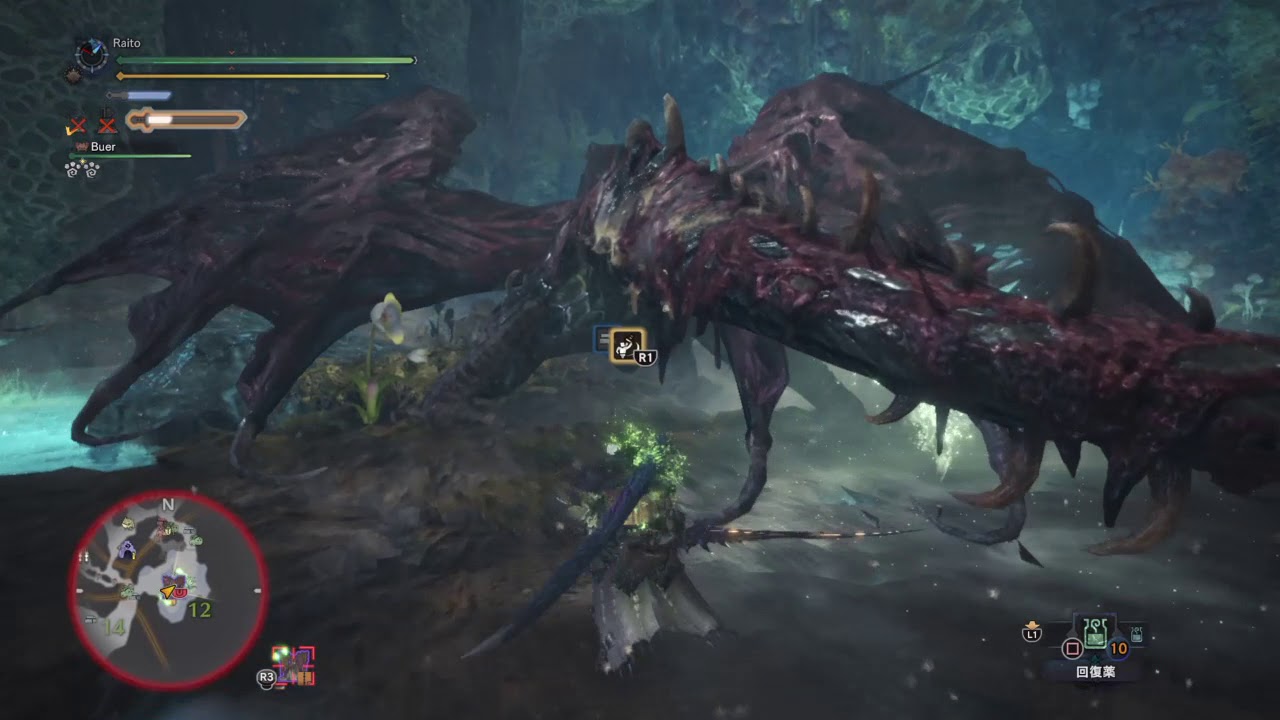Select the purple camp tent marker on minimap
The image size is (1280, 720).
coord(127,549)
